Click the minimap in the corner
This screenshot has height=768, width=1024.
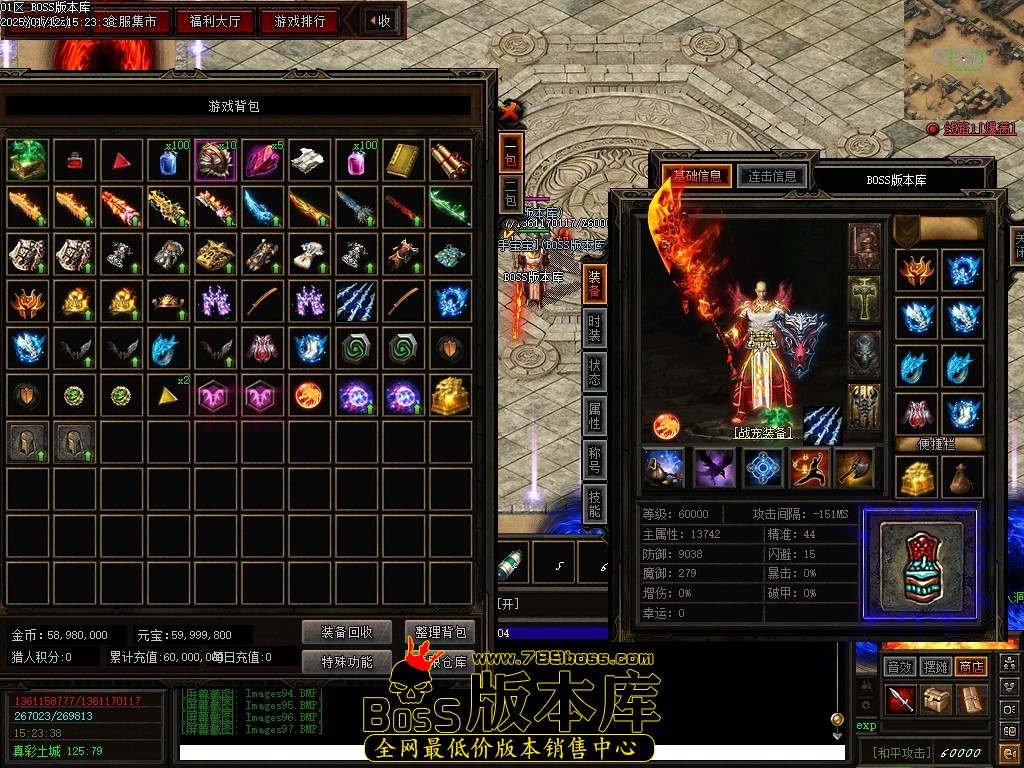click(964, 59)
